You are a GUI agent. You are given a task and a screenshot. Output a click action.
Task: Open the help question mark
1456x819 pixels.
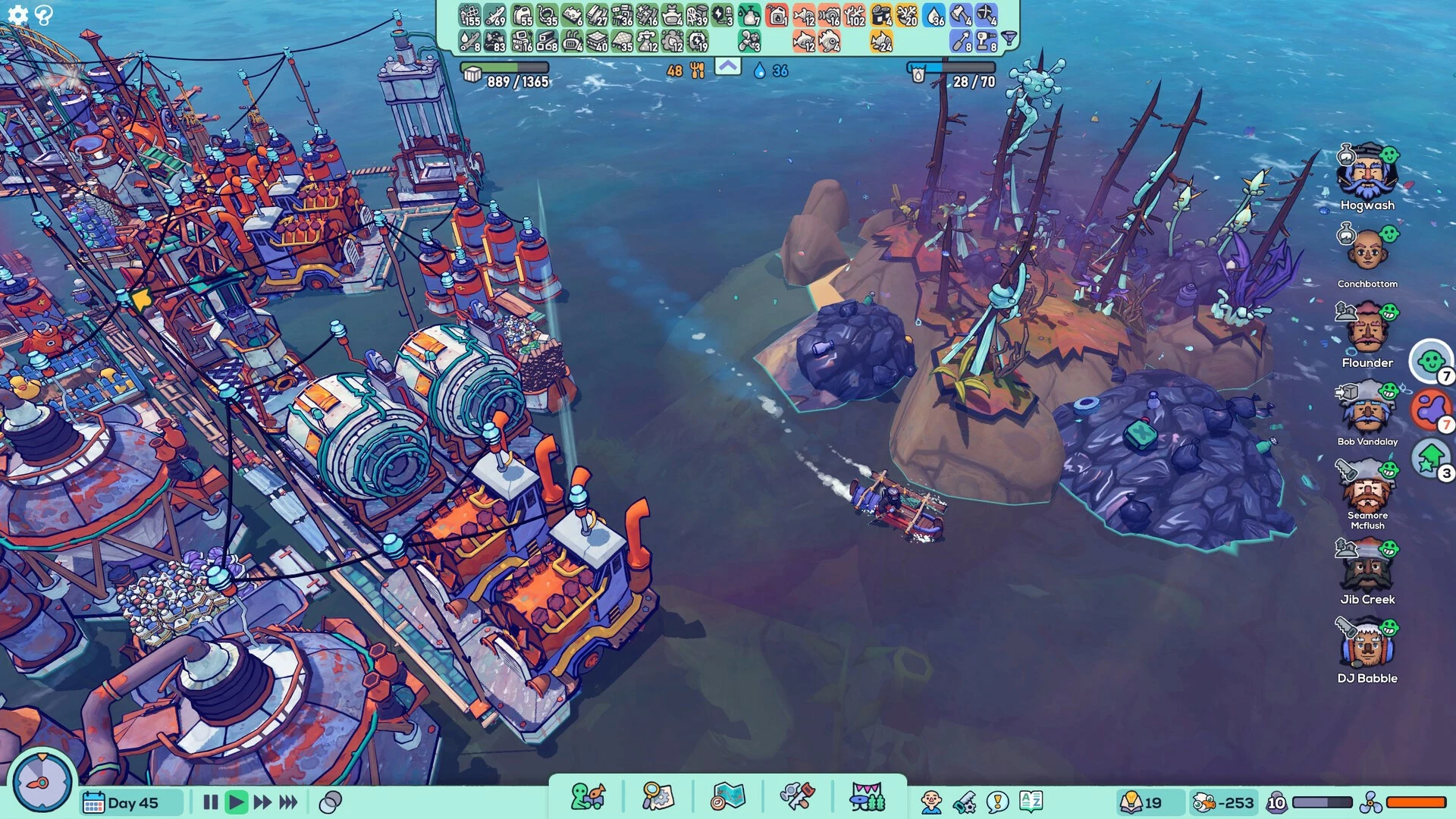(44, 15)
